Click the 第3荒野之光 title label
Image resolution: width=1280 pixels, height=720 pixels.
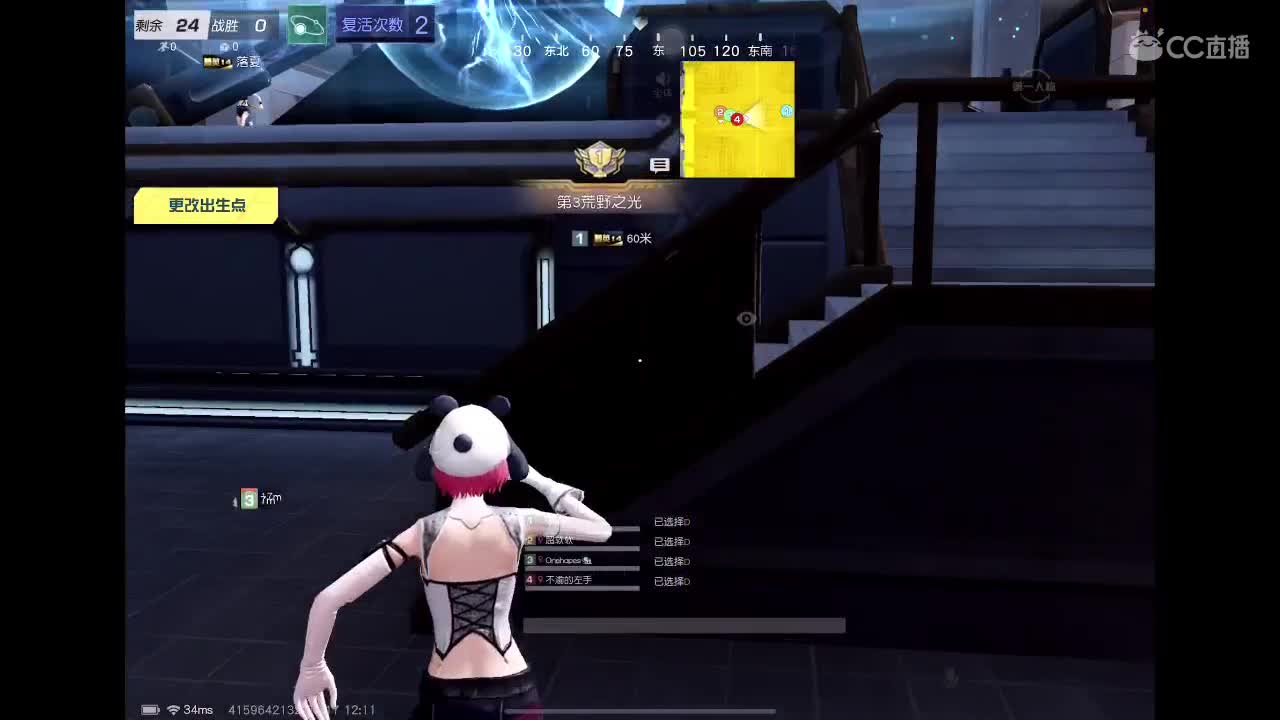600,201
